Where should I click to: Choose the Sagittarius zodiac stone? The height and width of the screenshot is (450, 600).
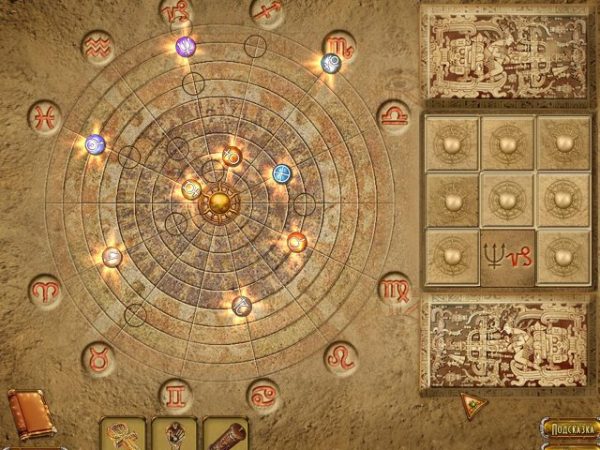click(x=267, y=12)
